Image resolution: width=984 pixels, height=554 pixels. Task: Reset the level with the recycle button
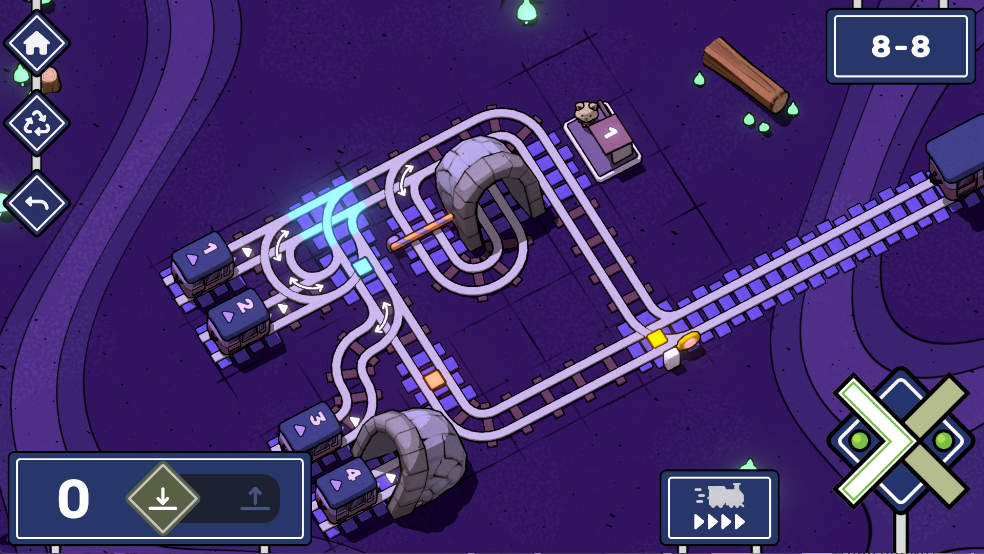point(37,123)
